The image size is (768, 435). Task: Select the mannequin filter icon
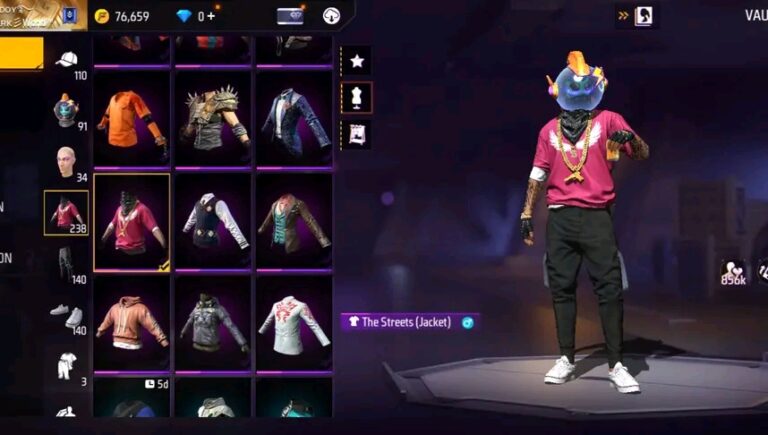[x=357, y=97]
